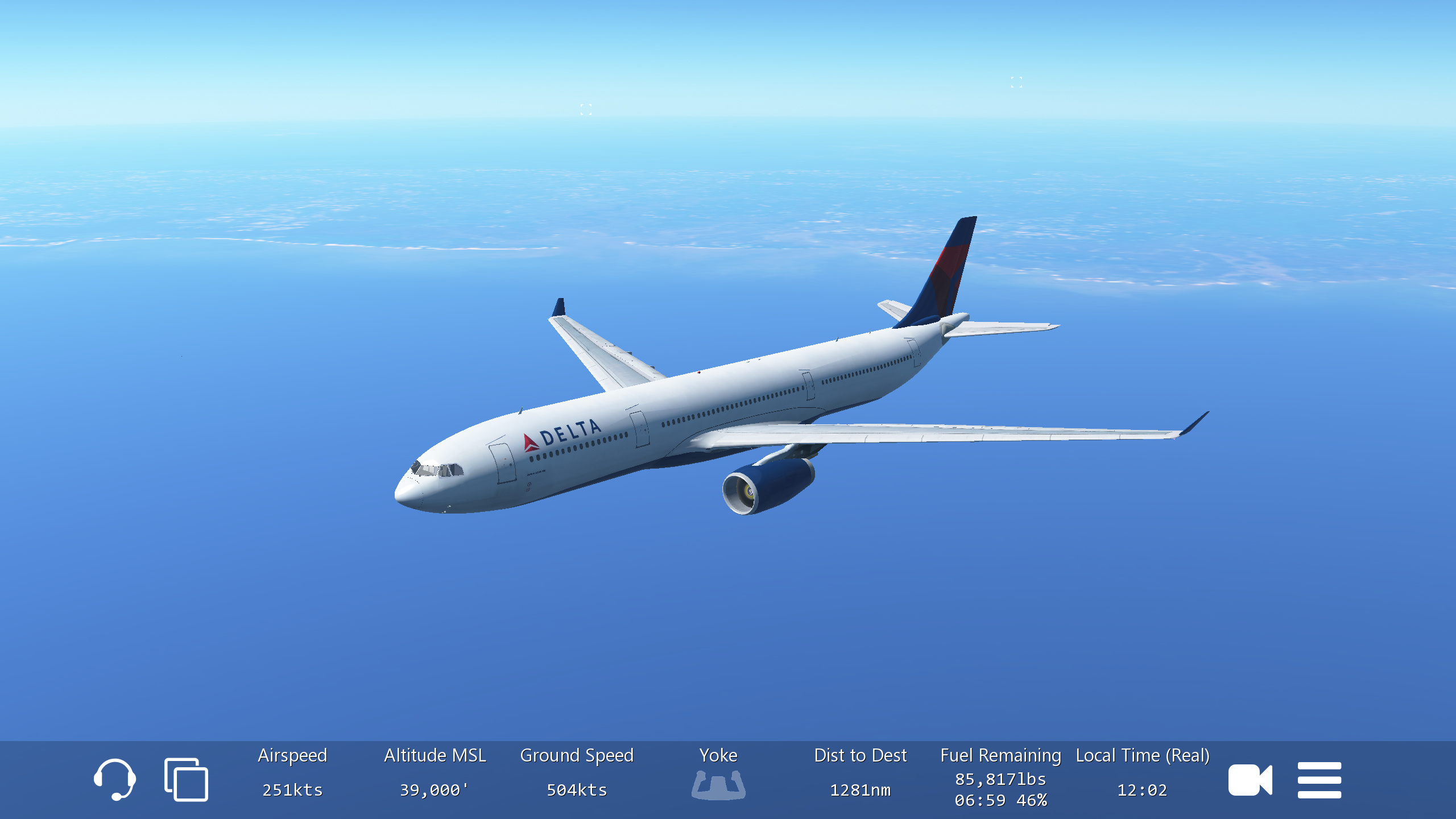The width and height of the screenshot is (1456, 819).
Task: Select the Ground Speed status item
Action: click(577, 773)
